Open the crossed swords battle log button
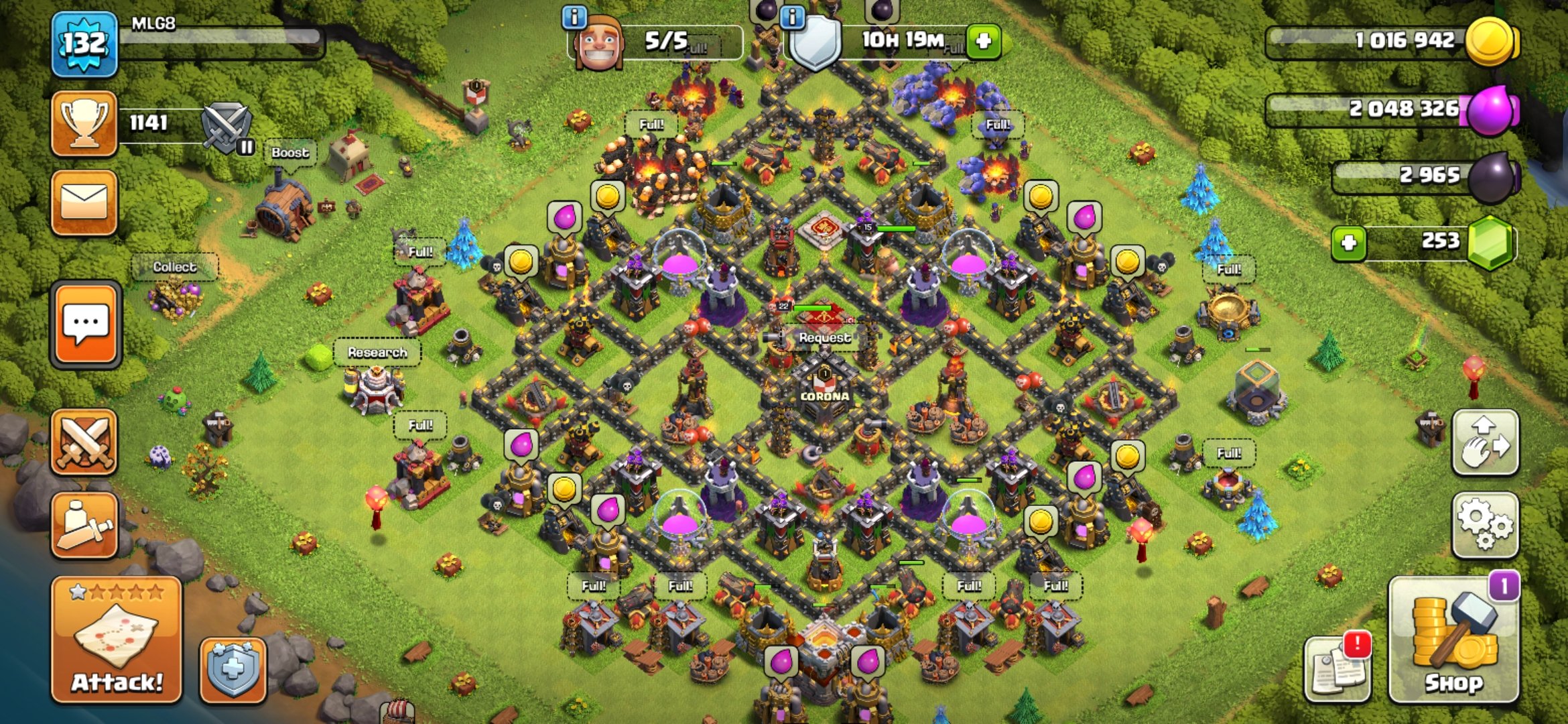 click(x=84, y=442)
